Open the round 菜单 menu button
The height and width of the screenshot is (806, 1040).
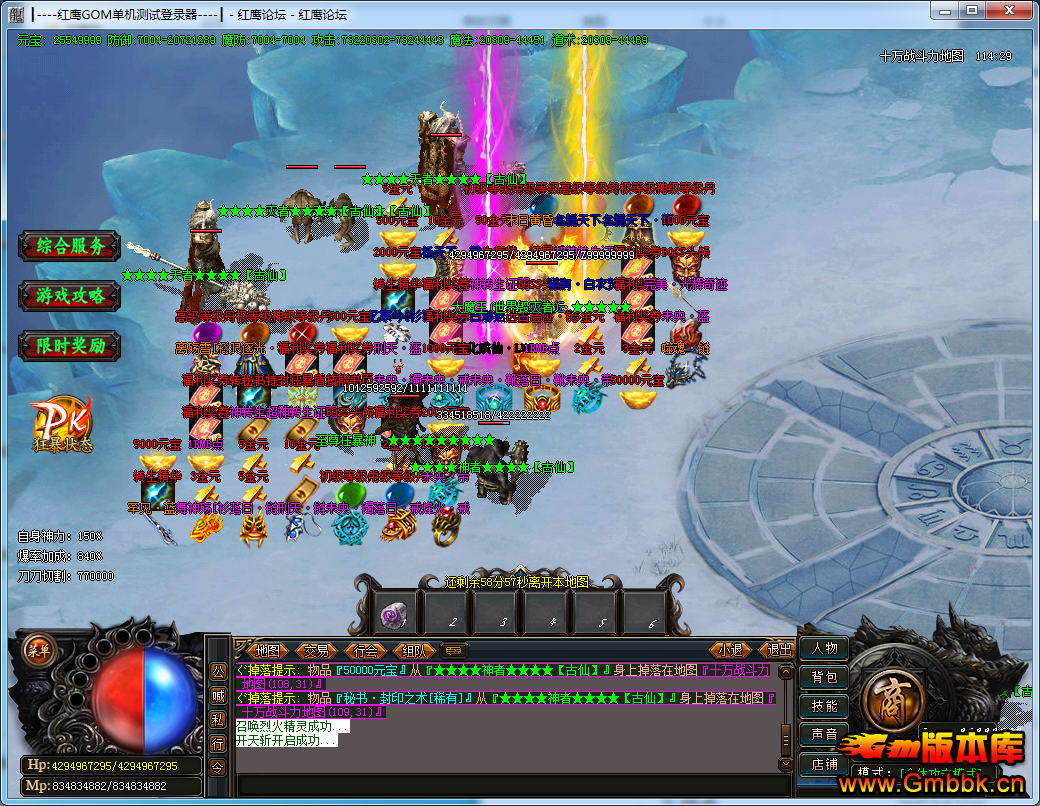[37, 648]
